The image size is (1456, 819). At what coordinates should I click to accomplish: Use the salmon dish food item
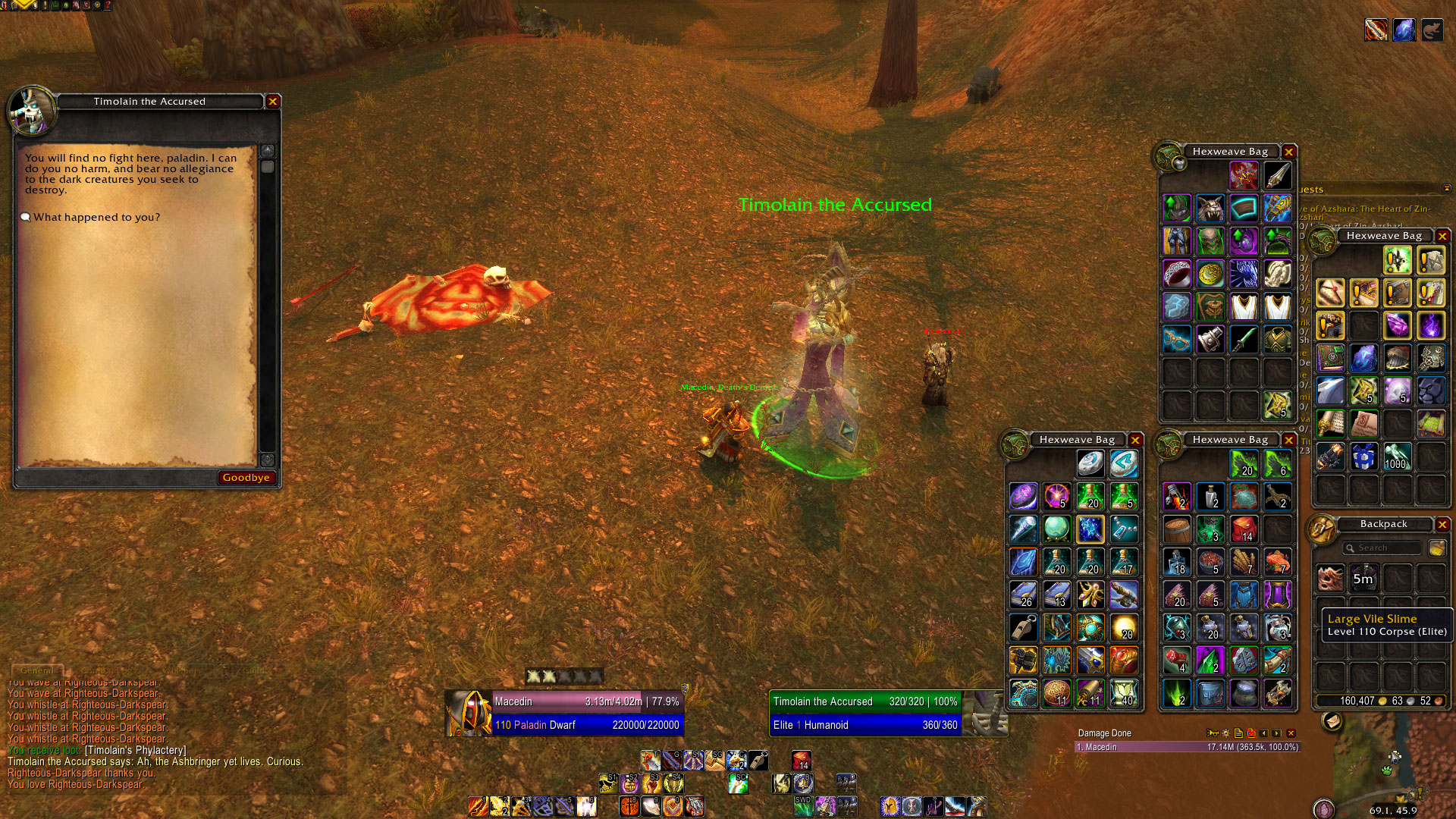click(1278, 562)
